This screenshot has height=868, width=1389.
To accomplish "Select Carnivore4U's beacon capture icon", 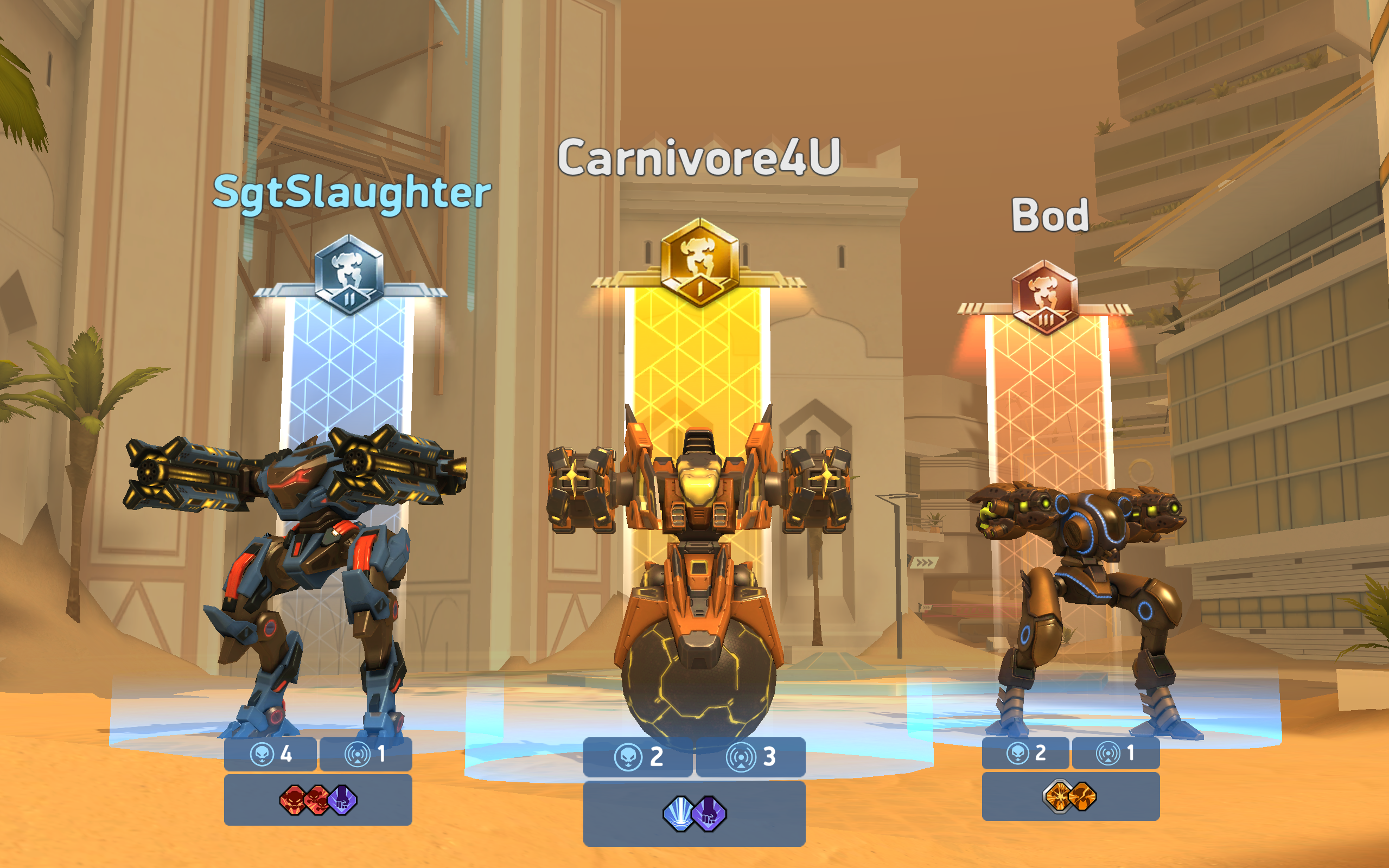I will (742, 757).
